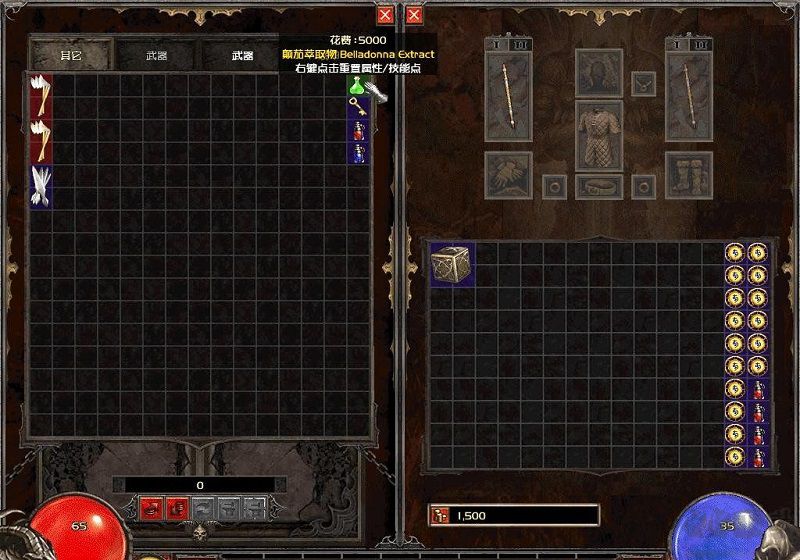
Task: Select the boots equipment slot
Action: click(x=688, y=174)
